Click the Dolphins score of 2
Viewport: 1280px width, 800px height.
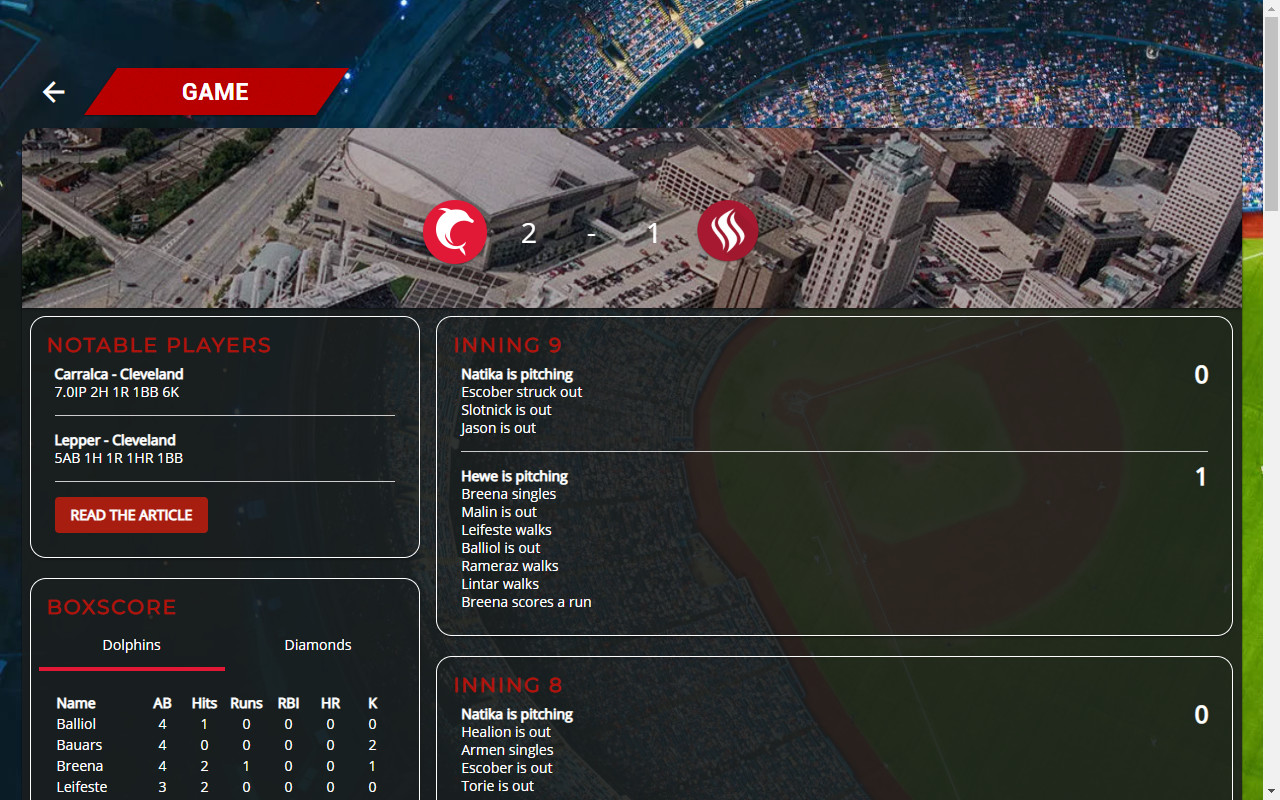point(528,232)
